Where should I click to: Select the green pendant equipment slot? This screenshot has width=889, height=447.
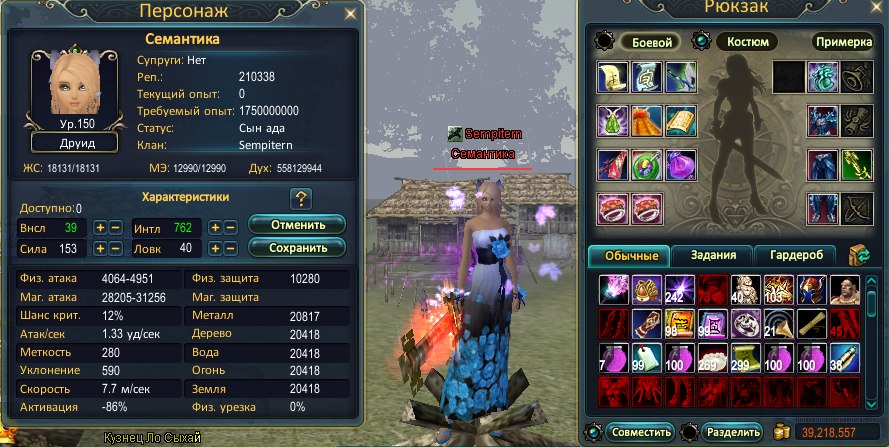pyautogui.click(x=613, y=120)
